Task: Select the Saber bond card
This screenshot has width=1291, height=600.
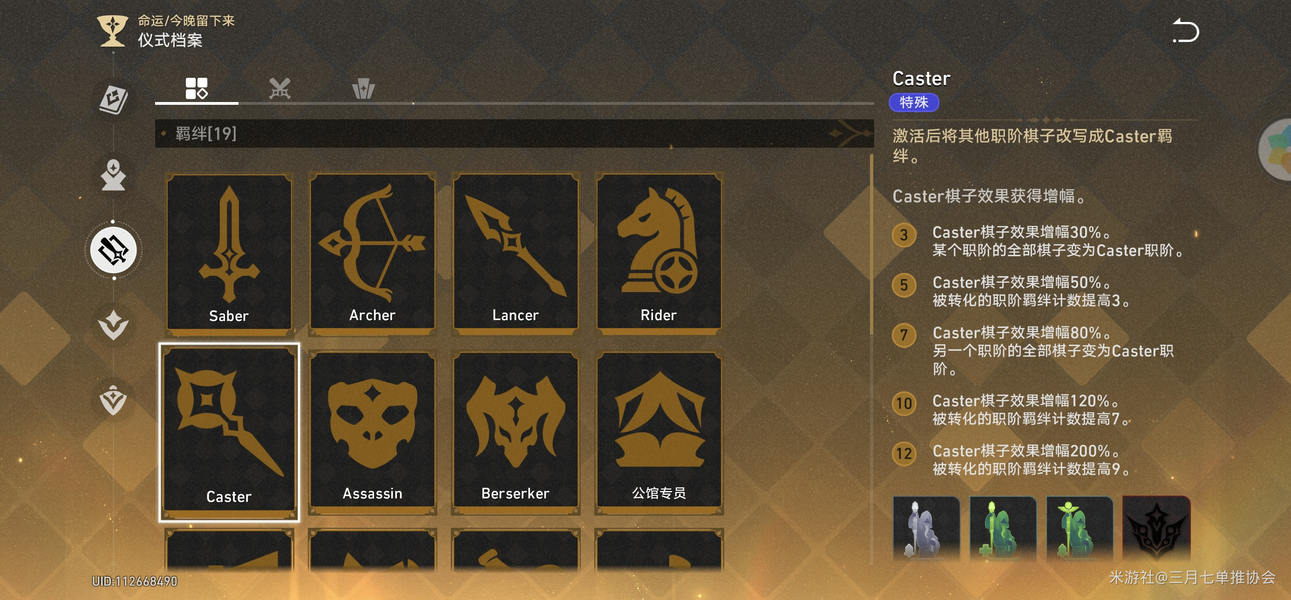Action: click(x=229, y=252)
